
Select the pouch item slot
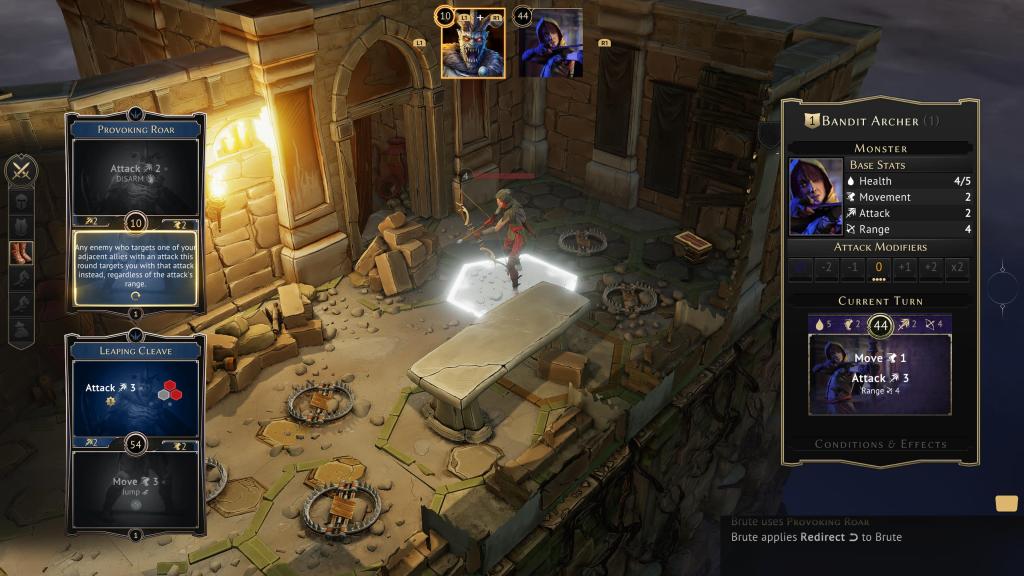pyautogui.click(x=21, y=328)
